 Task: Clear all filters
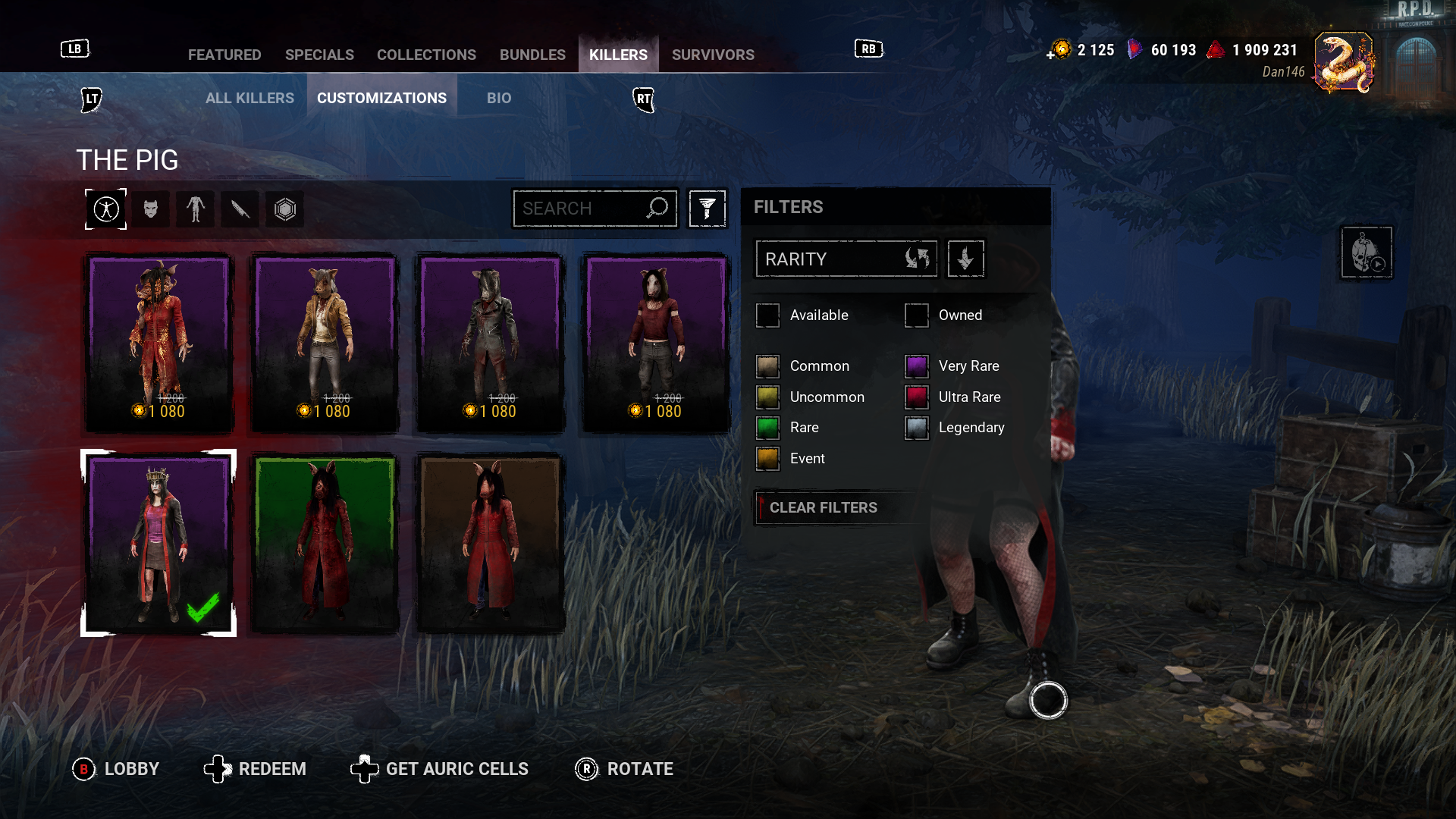coord(823,507)
